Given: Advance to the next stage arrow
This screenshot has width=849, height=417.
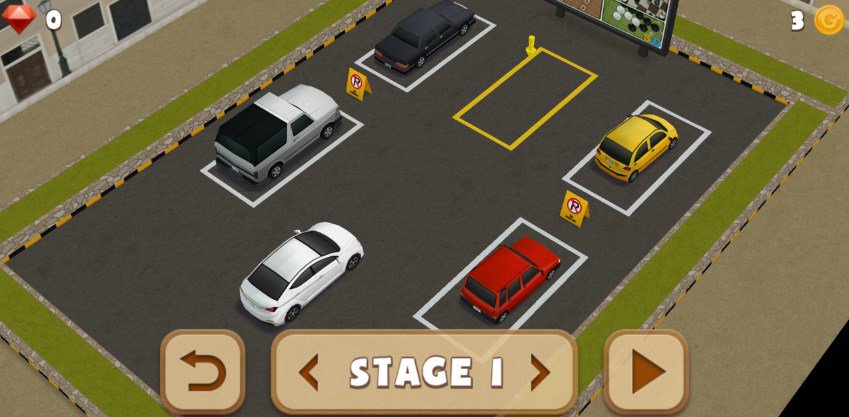Looking at the screenshot, I should tap(540, 373).
